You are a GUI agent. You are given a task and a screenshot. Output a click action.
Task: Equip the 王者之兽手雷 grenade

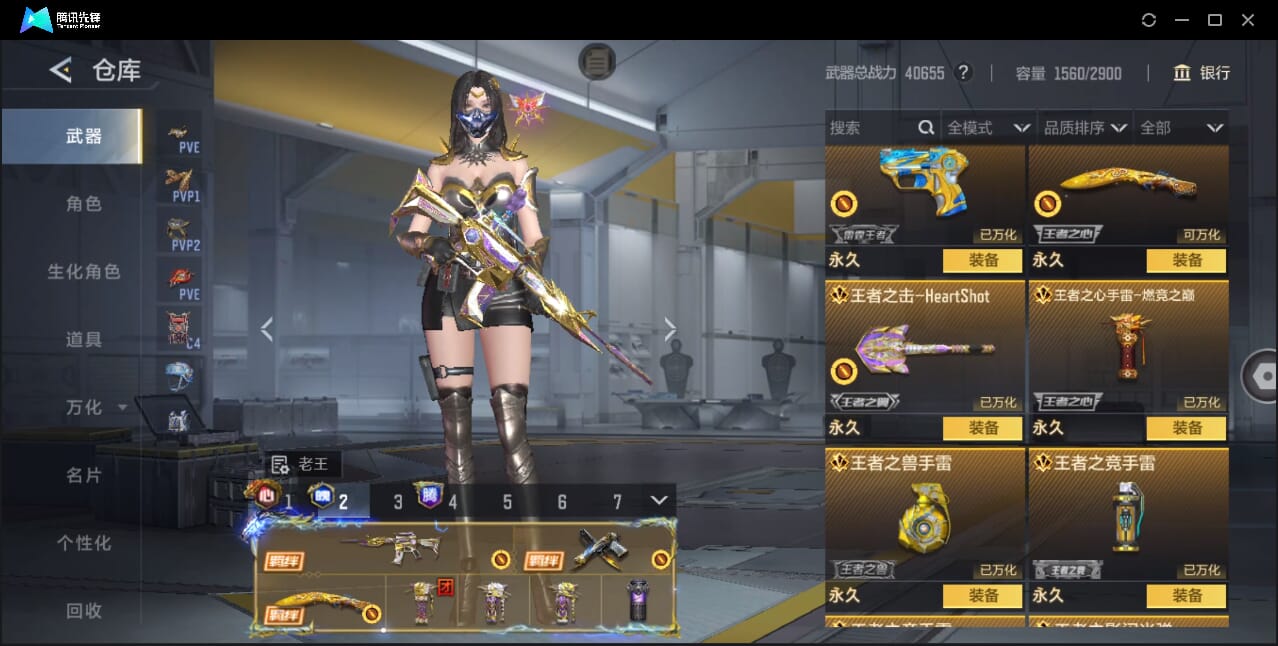coord(983,595)
